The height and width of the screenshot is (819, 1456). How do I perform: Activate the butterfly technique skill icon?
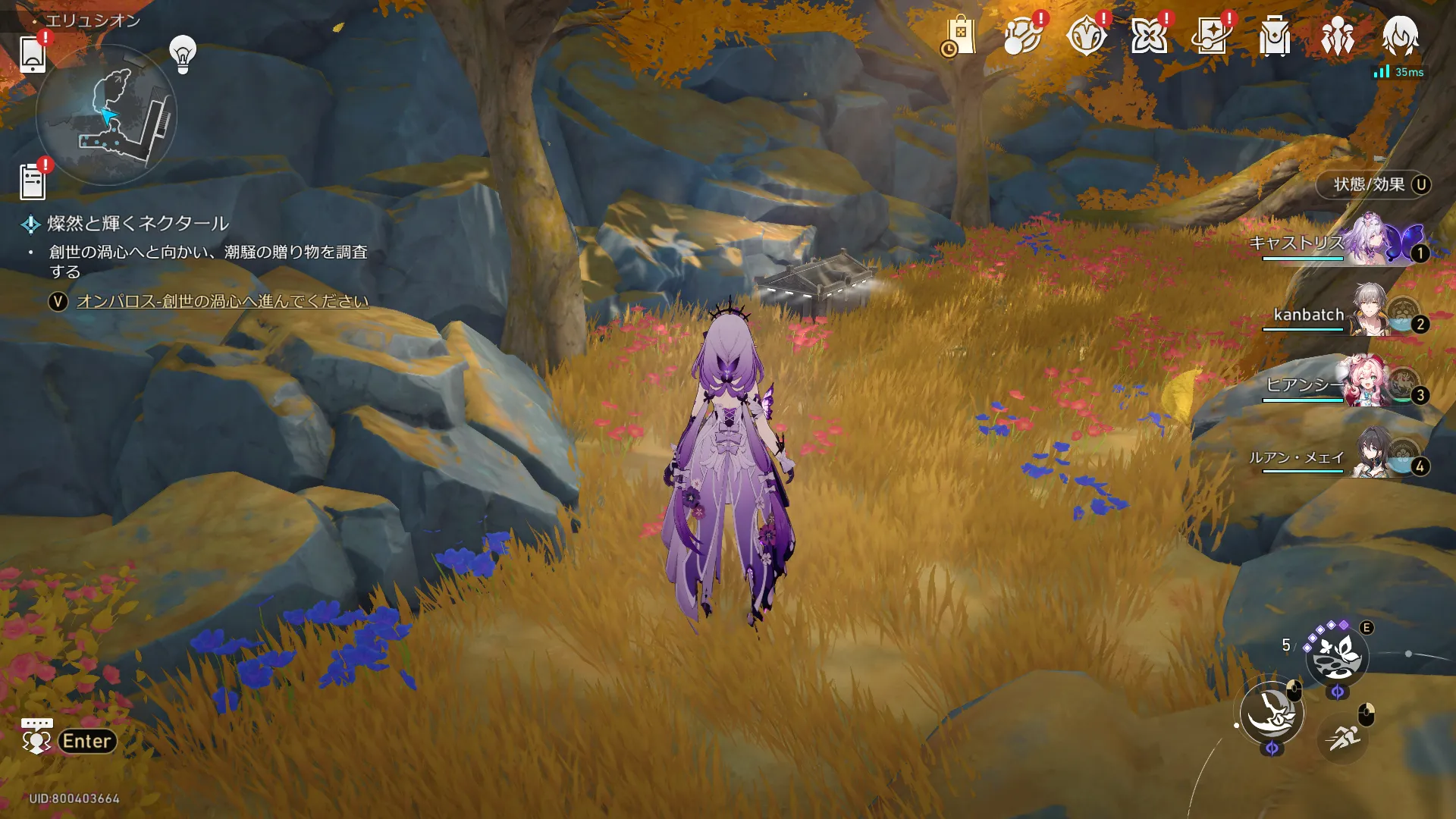(1337, 655)
